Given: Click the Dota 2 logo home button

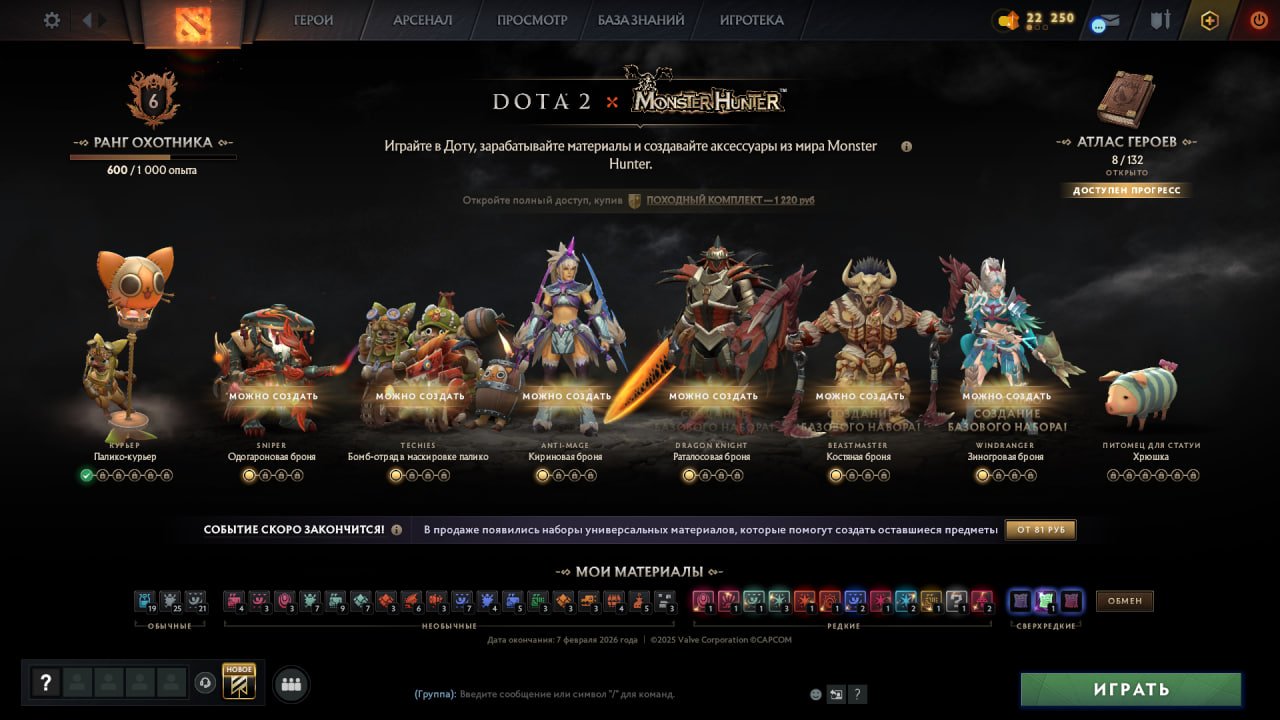Looking at the screenshot, I should point(191,22).
